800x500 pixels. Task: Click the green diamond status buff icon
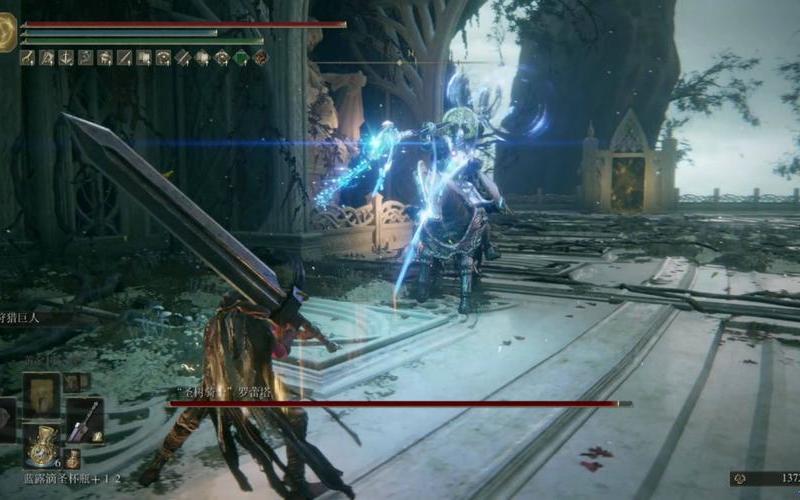[241, 58]
